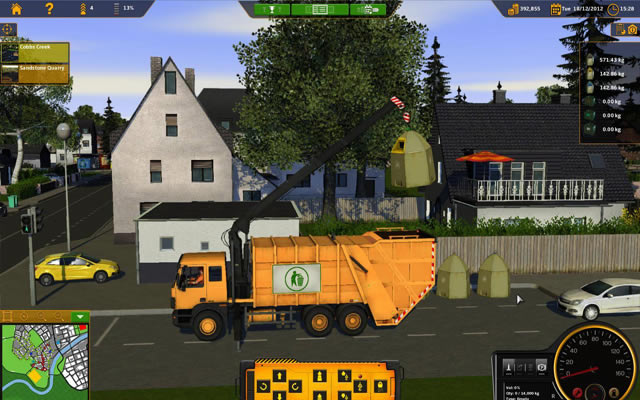Open the list panel in top bar
The width and height of the screenshot is (640, 400).
320,9
